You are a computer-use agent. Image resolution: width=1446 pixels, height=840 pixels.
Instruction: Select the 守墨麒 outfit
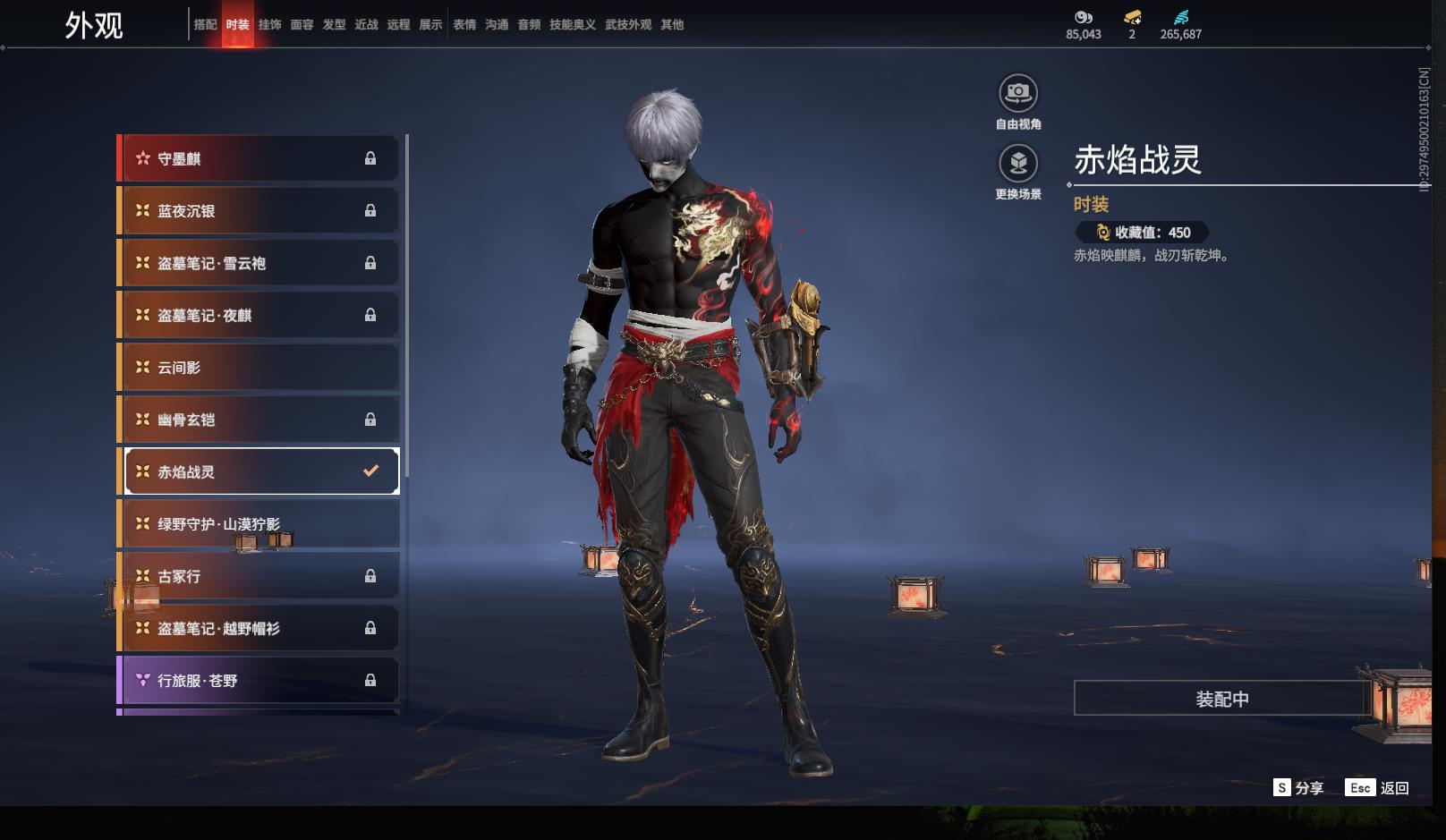[x=259, y=159]
